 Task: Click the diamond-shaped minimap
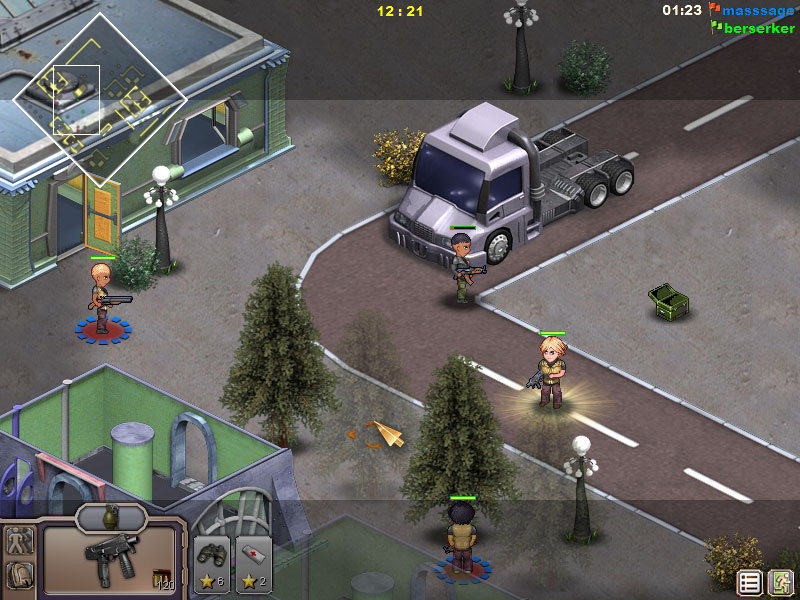pos(99,99)
